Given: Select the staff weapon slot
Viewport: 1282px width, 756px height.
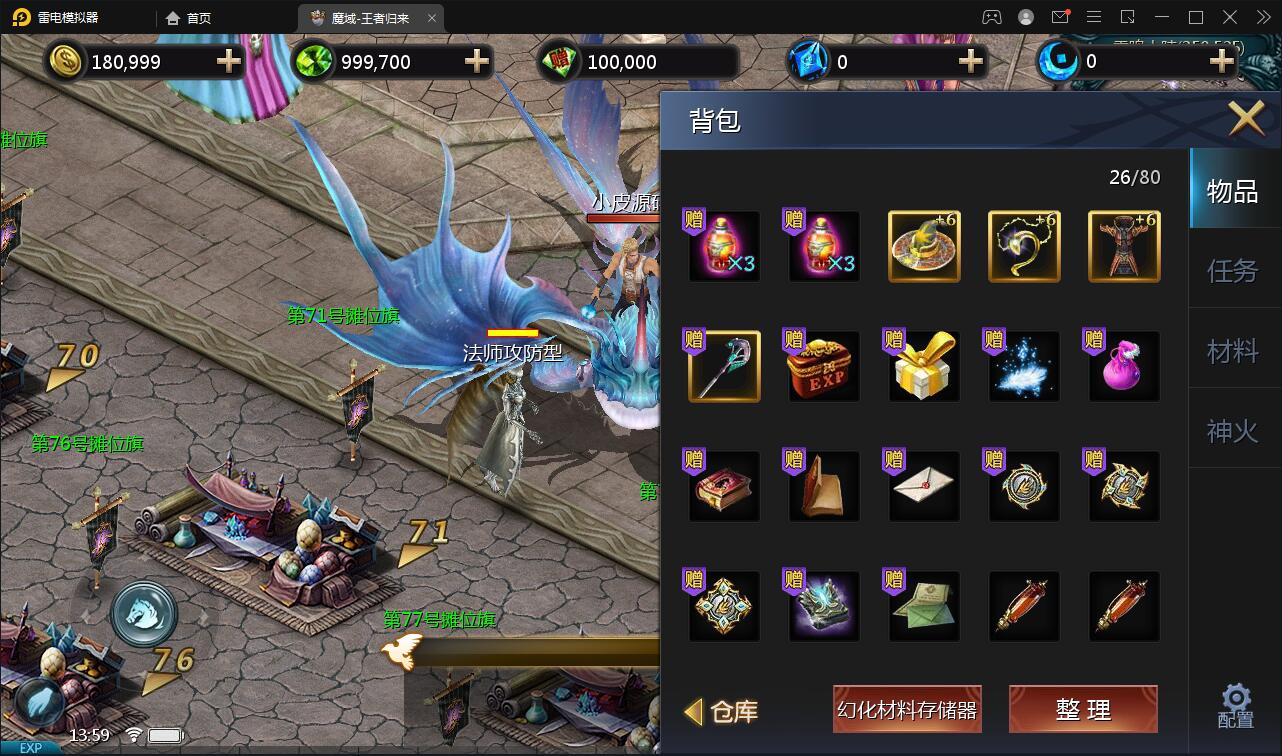Looking at the screenshot, I should [724, 367].
